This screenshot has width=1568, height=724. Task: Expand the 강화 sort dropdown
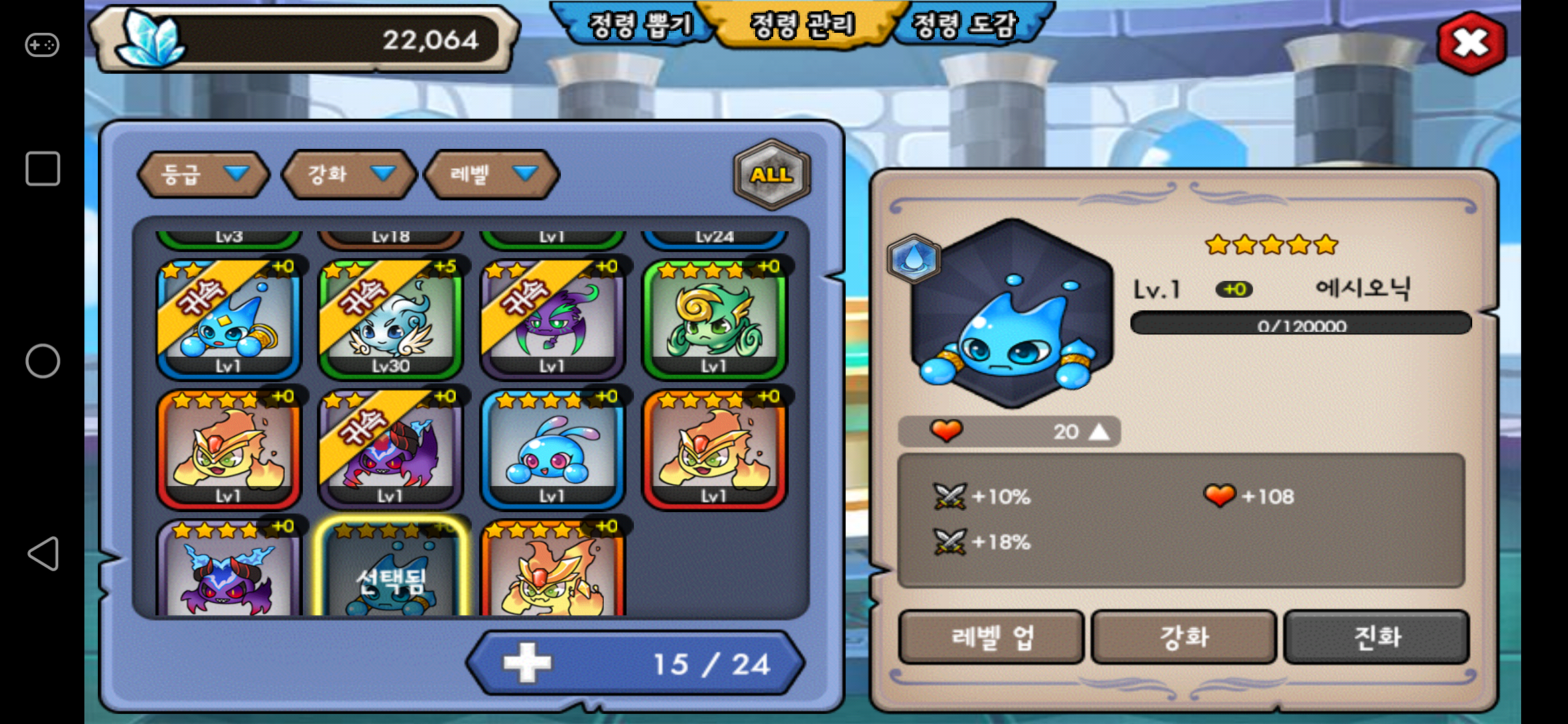pos(348,174)
